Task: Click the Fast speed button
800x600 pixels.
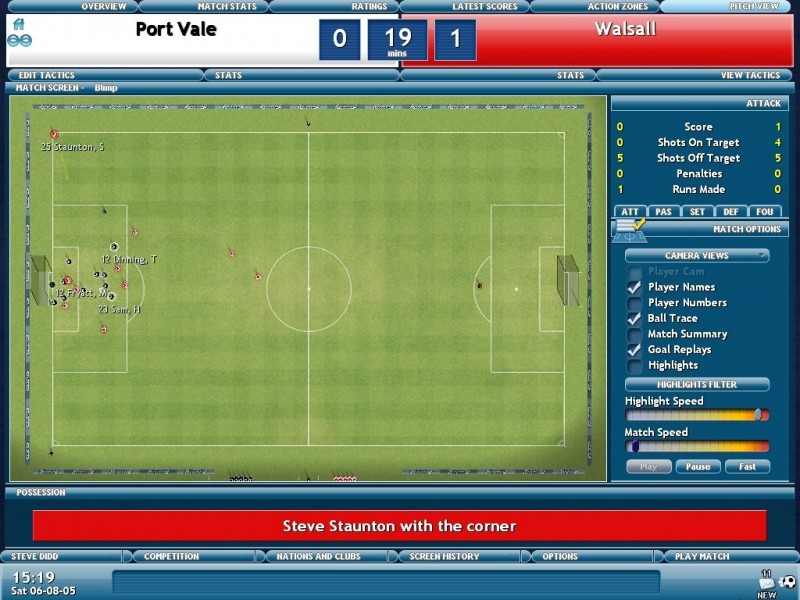Action: (x=747, y=467)
